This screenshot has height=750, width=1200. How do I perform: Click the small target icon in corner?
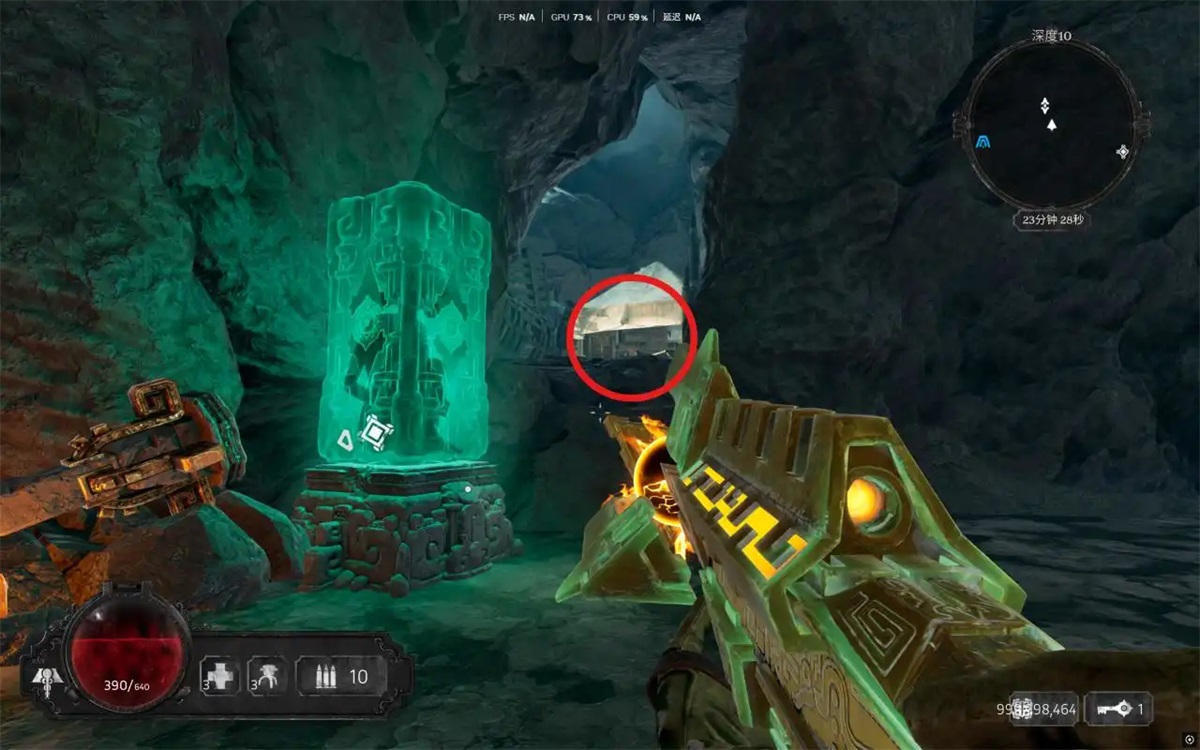(1187, 738)
